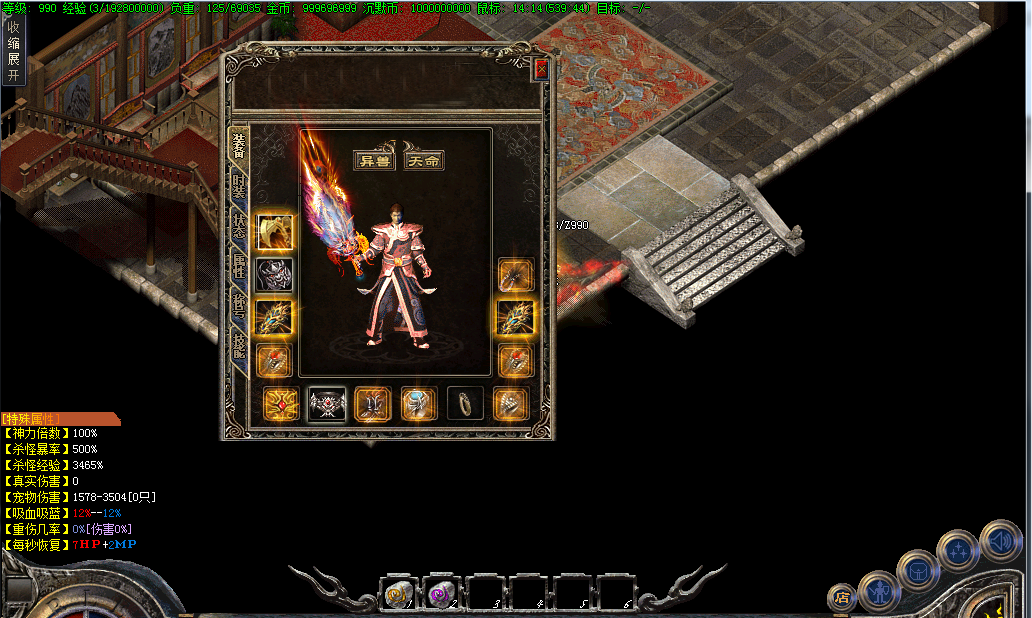Use the purple swirl stone in hotbar slot 2
Screen dimensions: 1032x618
point(441,594)
